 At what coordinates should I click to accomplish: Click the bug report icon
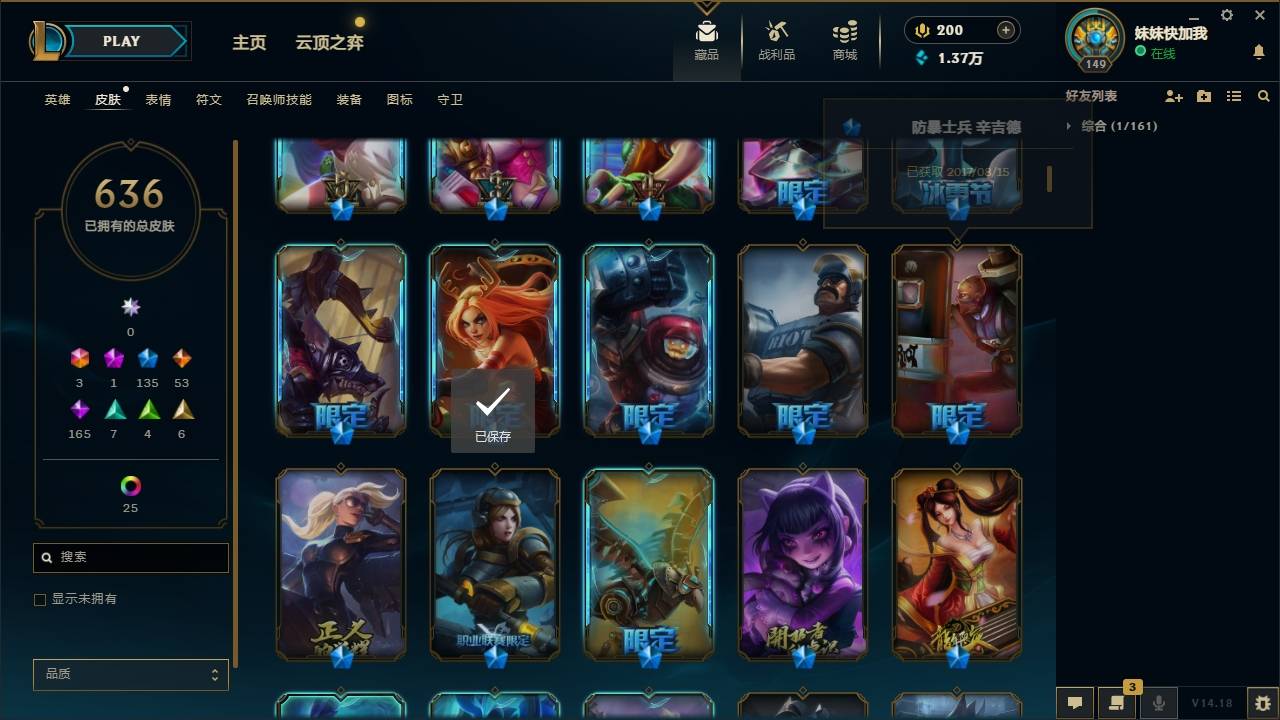click(1262, 704)
